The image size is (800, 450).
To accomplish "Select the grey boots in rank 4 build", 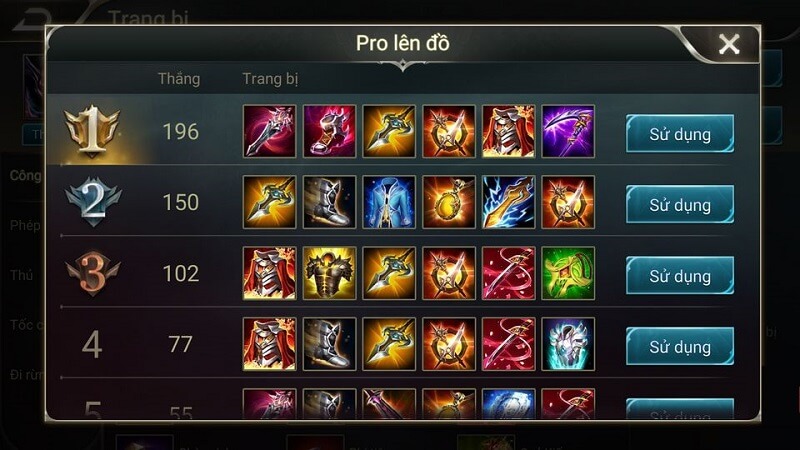I will 329,345.
